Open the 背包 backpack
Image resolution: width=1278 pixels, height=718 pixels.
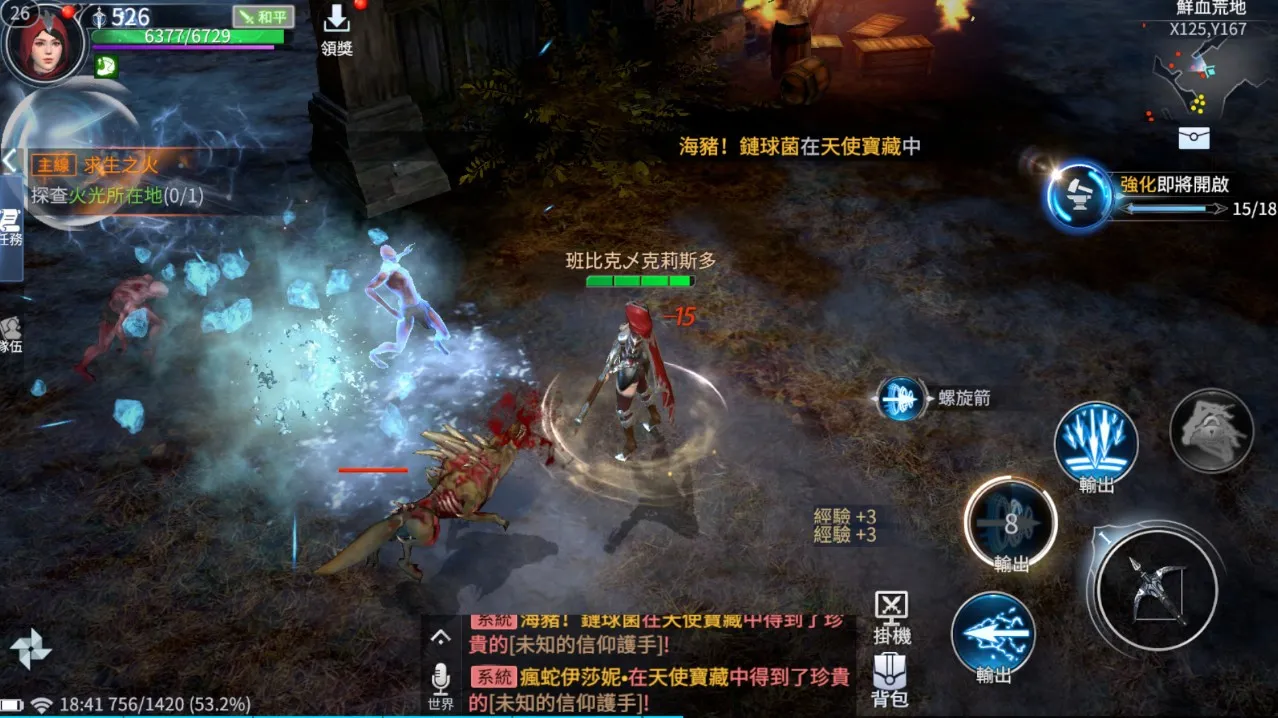click(x=889, y=680)
